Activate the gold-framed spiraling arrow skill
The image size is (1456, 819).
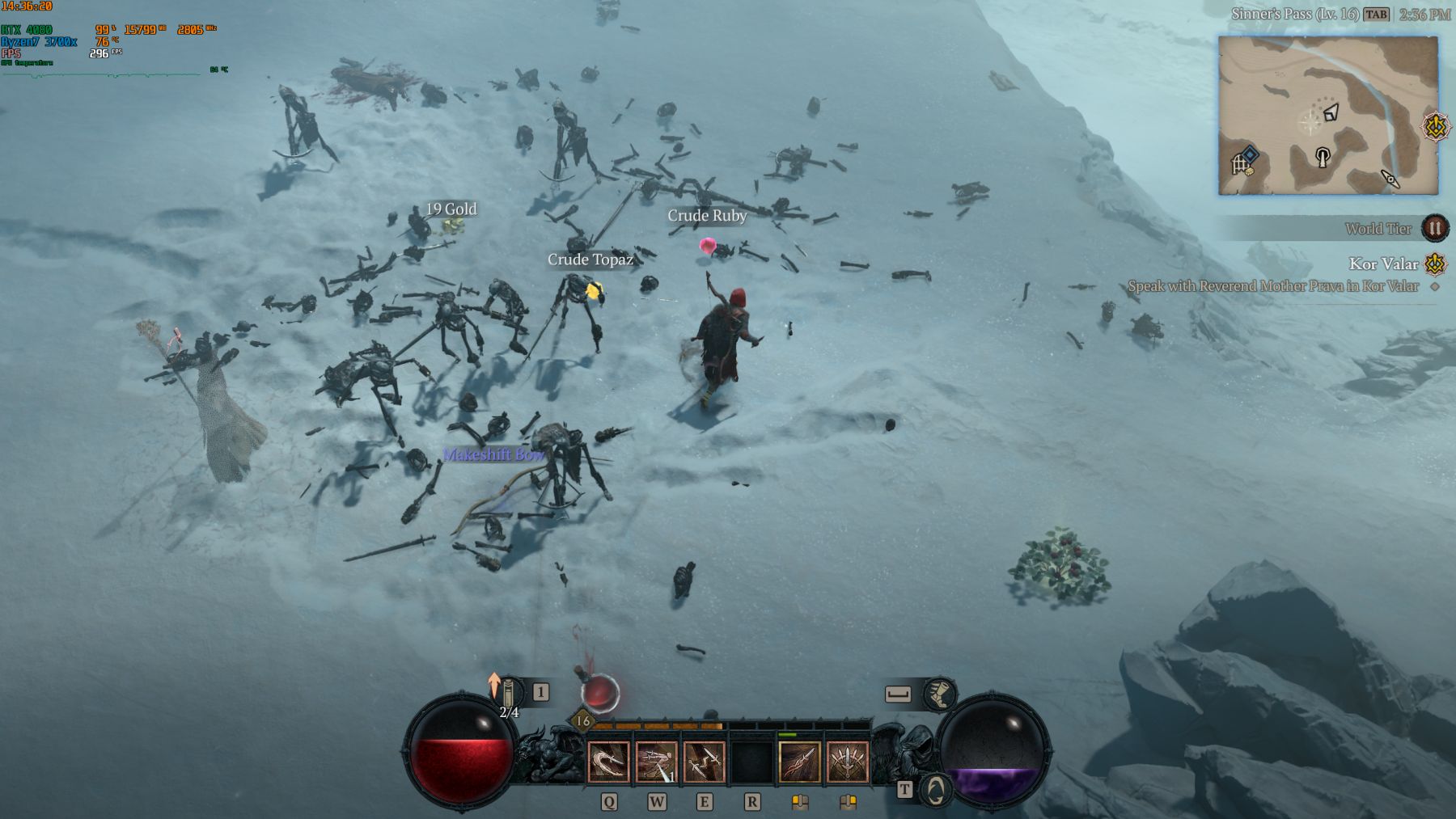point(799,762)
